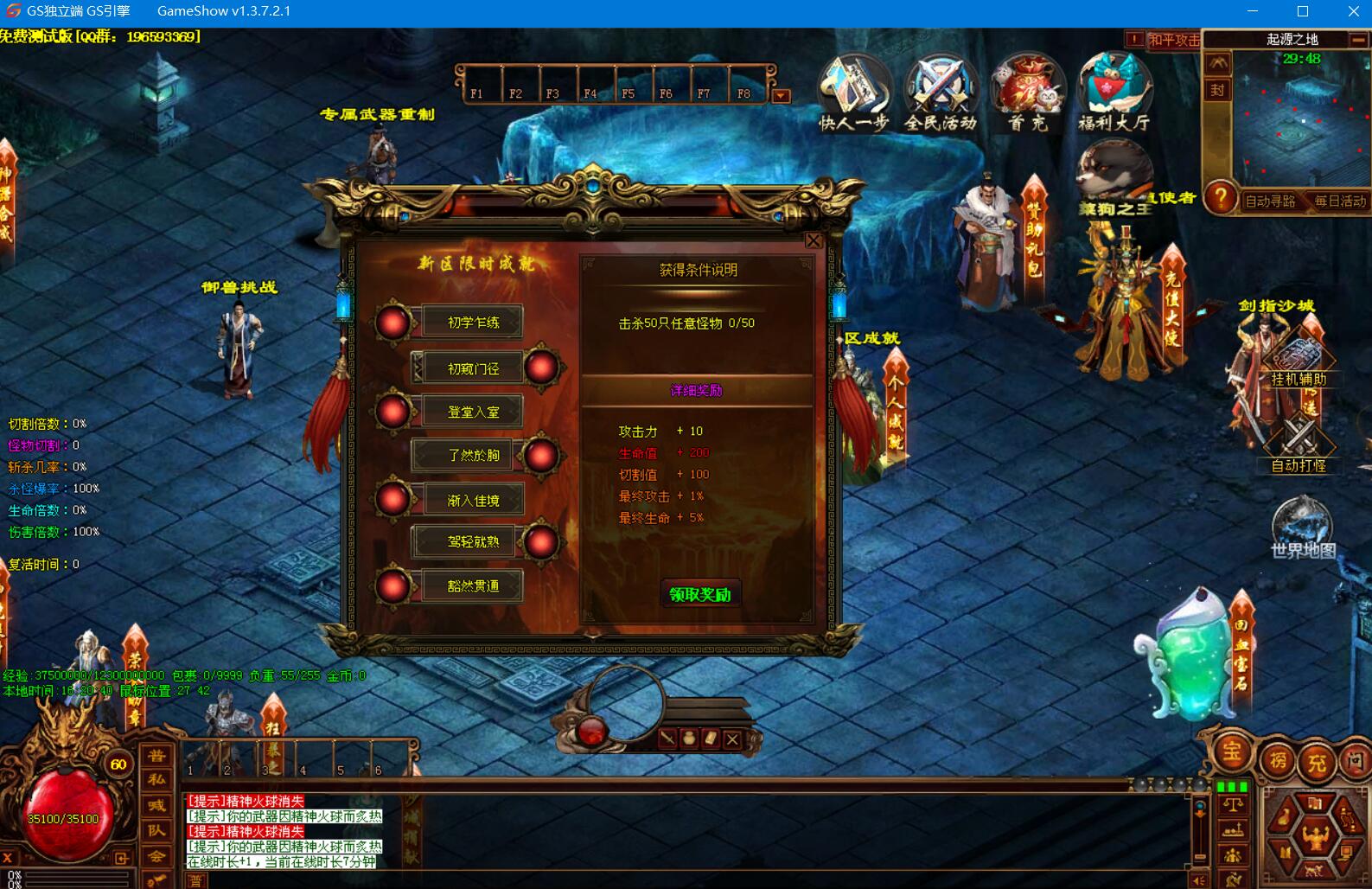
Task: Choose the 驾轻就熟 achievement
Action: click(473, 542)
